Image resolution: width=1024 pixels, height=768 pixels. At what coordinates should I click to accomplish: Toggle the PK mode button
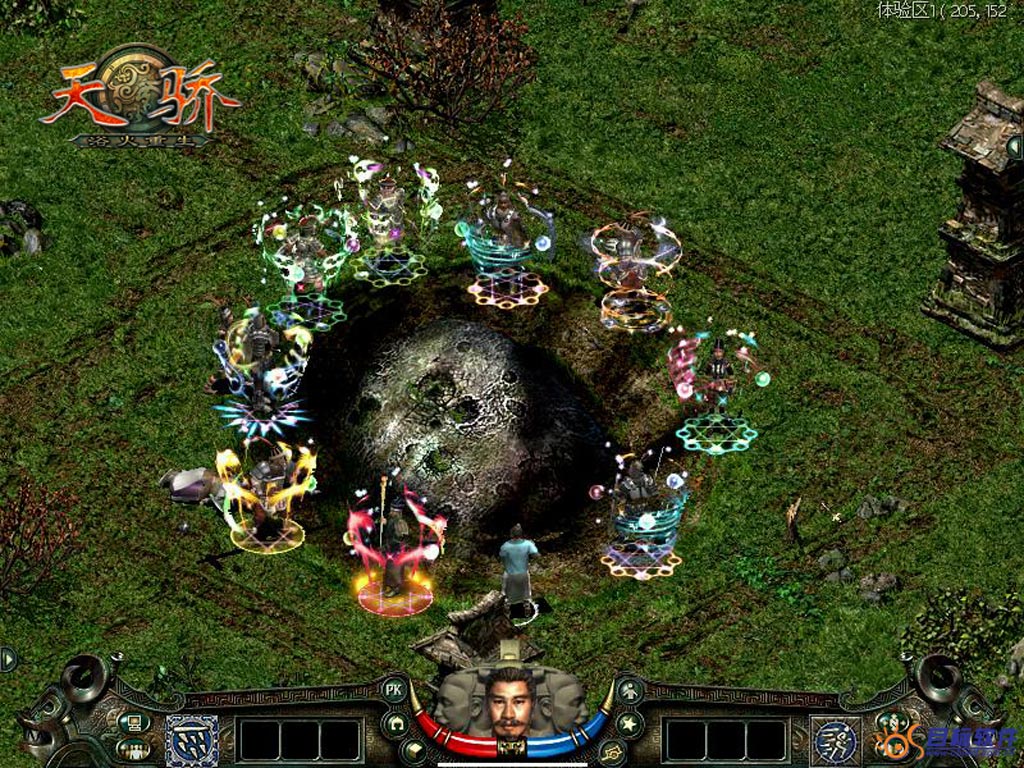(393, 688)
